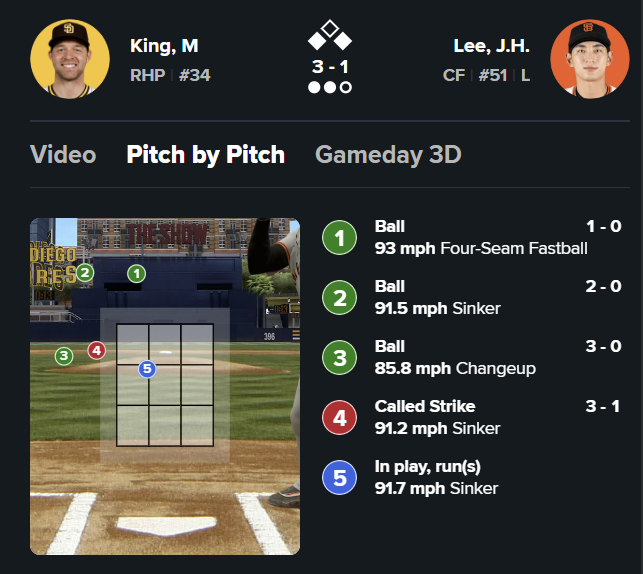Click green pitch 1 marker above strike zone

[x=137, y=273]
